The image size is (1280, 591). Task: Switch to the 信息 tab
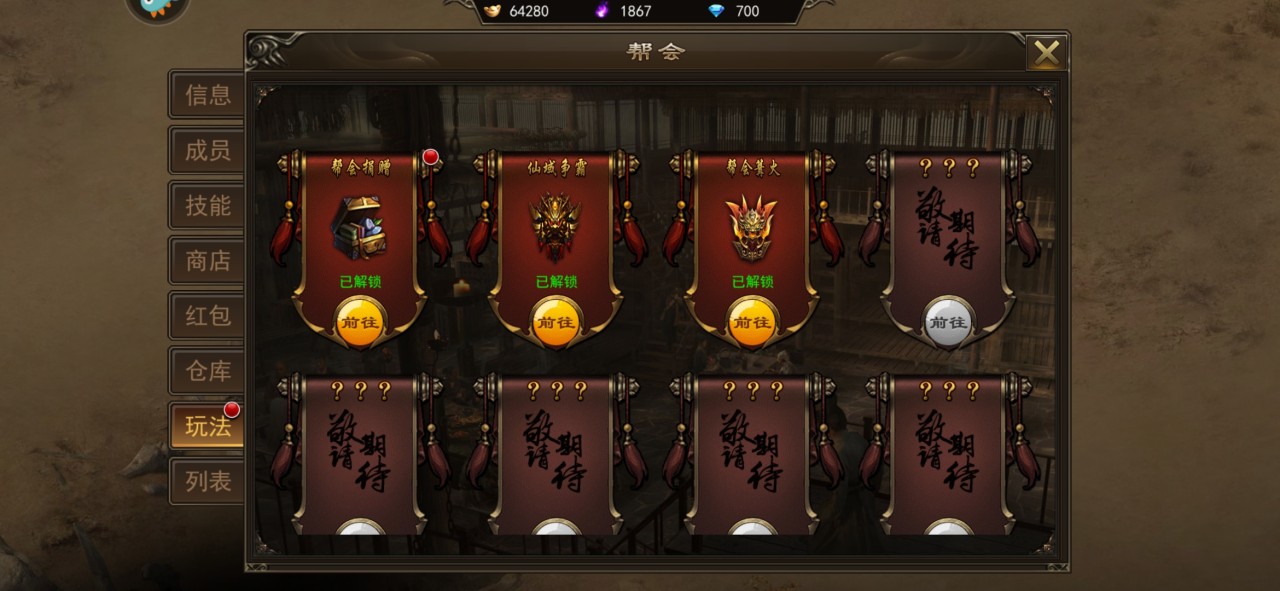click(x=207, y=95)
